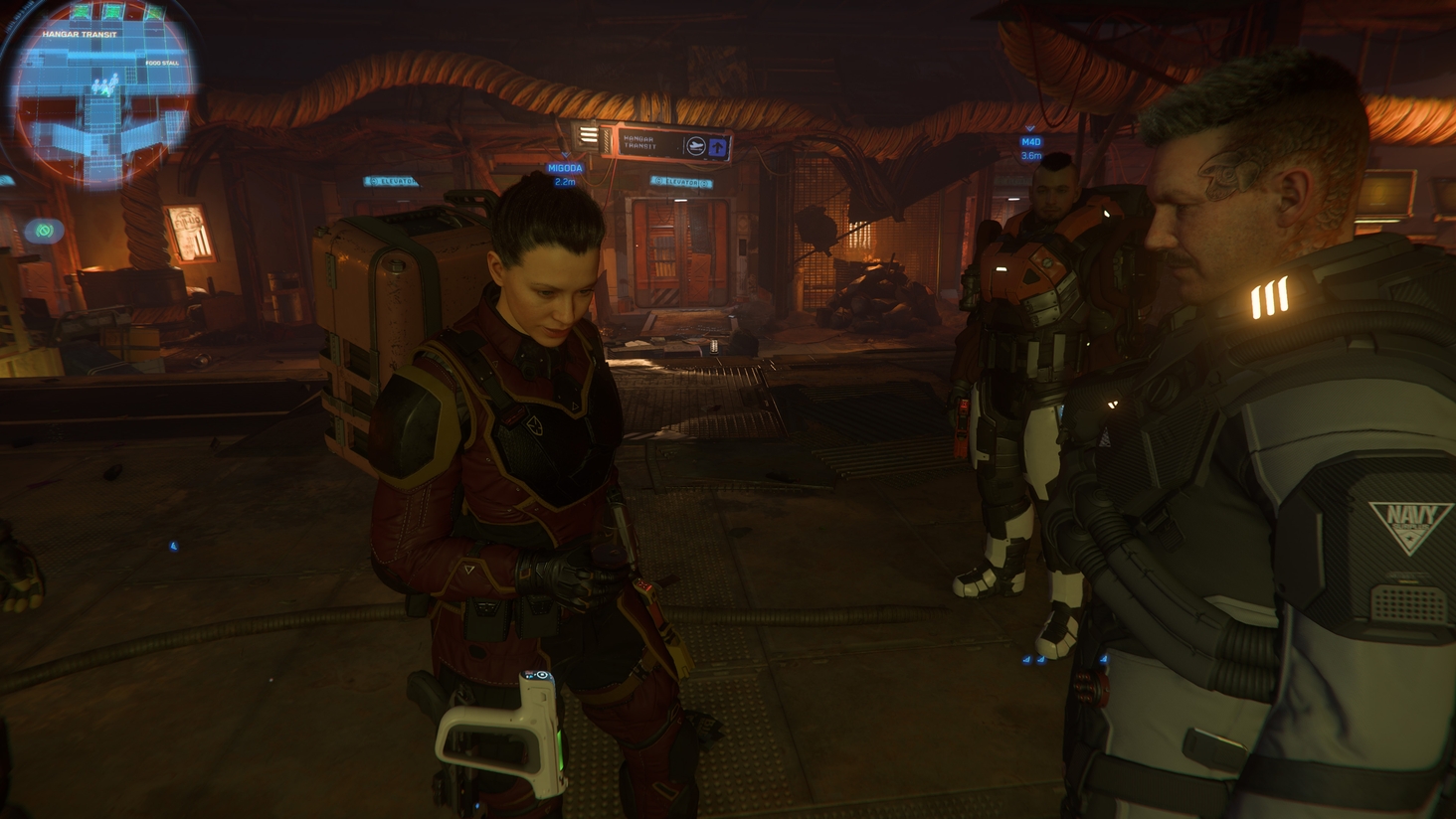Select the M4D player name marker
Screen dimensions: 1456x819
(x=1030, y=142)
